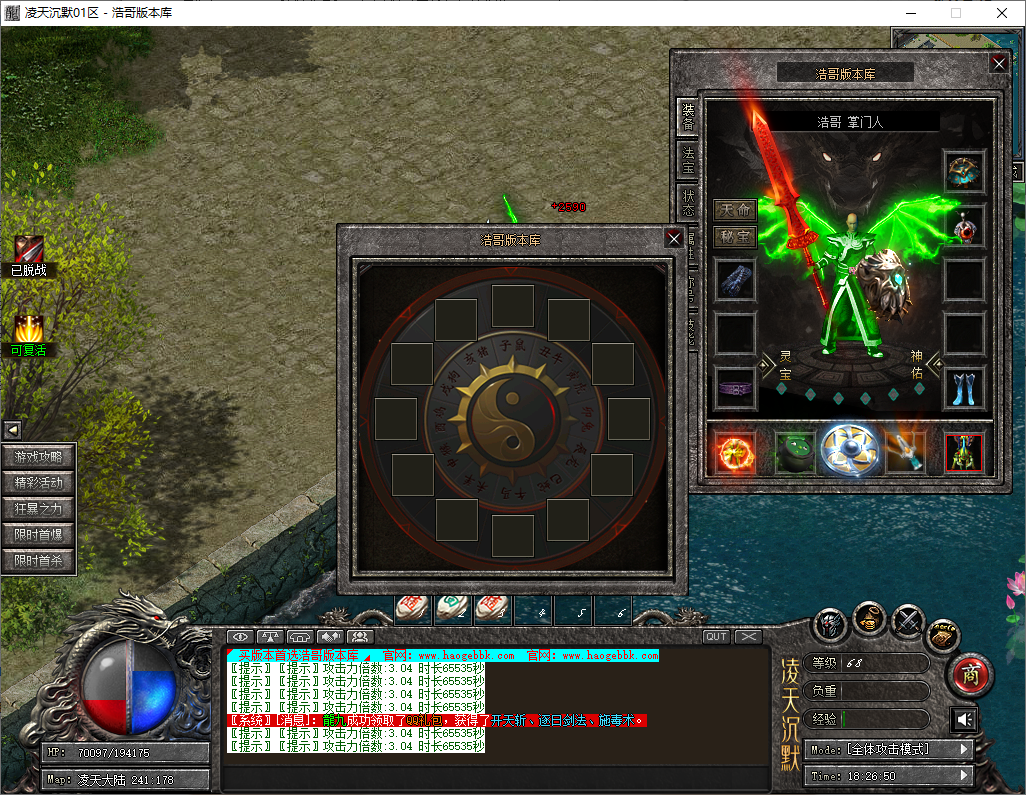
Task: Open the red 商 shop button
Action: pos(968,675)
